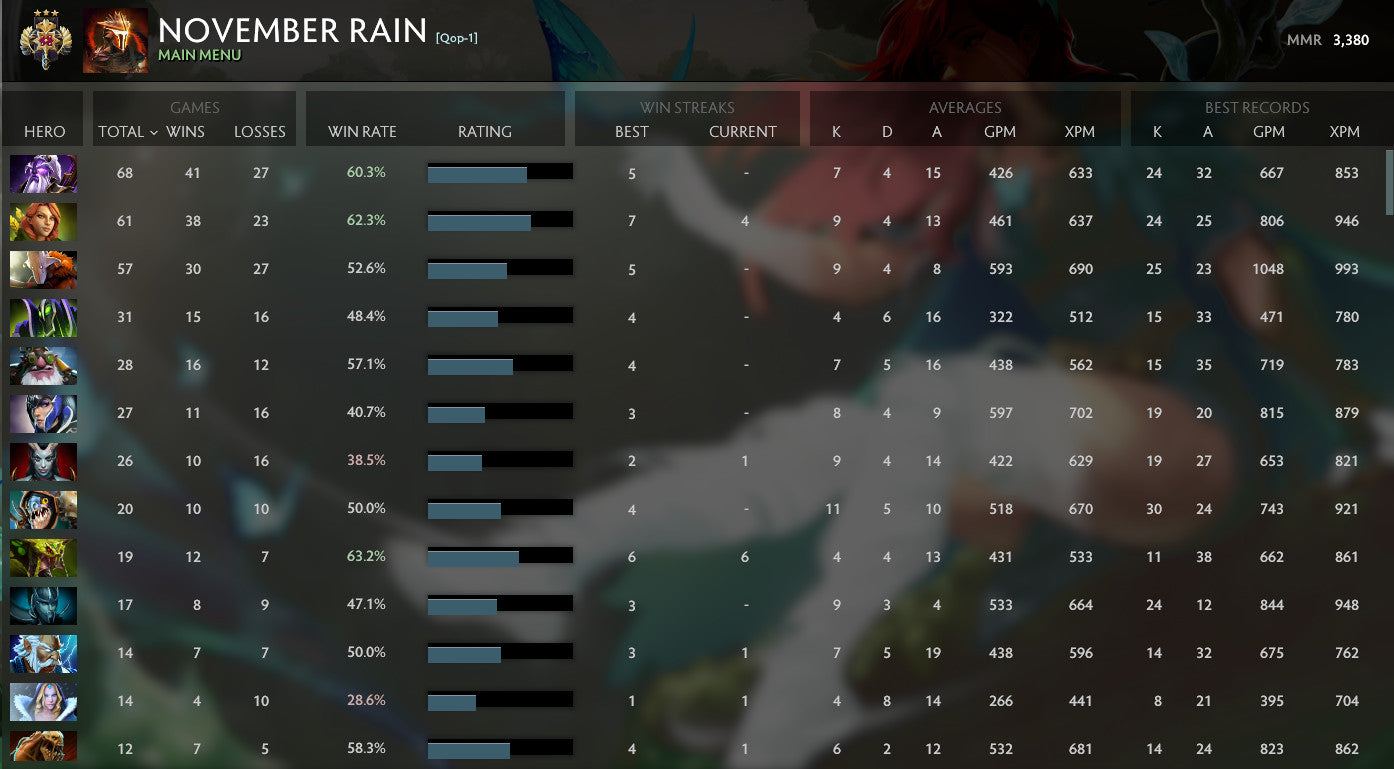Click the player name NOVEMBER RAIN
The width and height of the screenshot is (1394, 769).
(x=293, y=31)
